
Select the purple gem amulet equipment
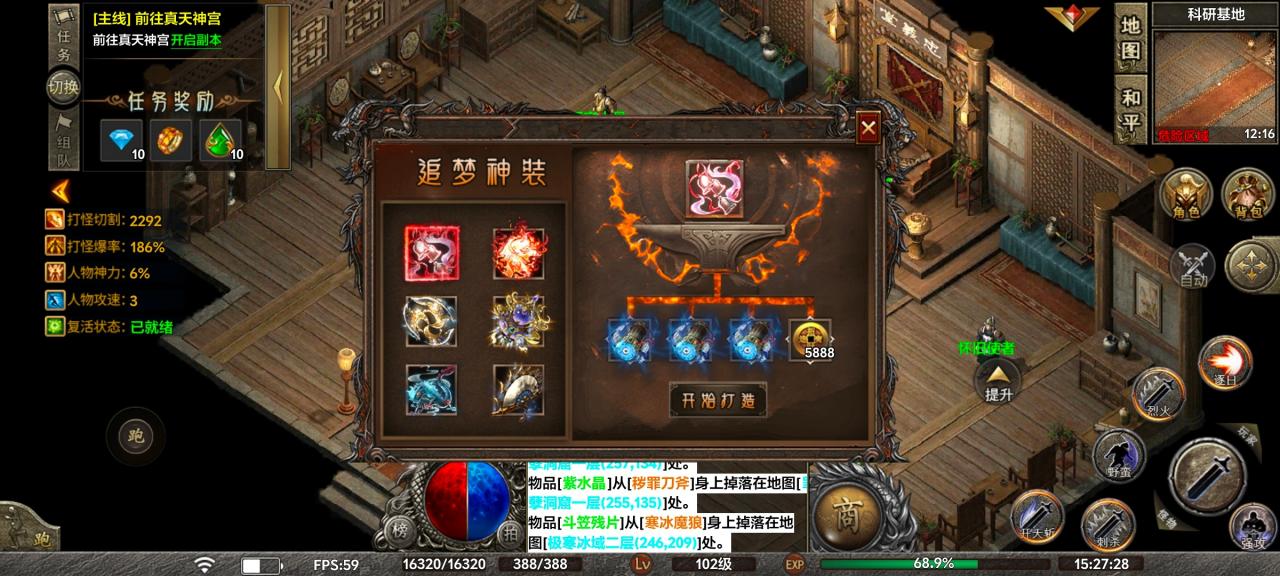[x=518, y=322]
